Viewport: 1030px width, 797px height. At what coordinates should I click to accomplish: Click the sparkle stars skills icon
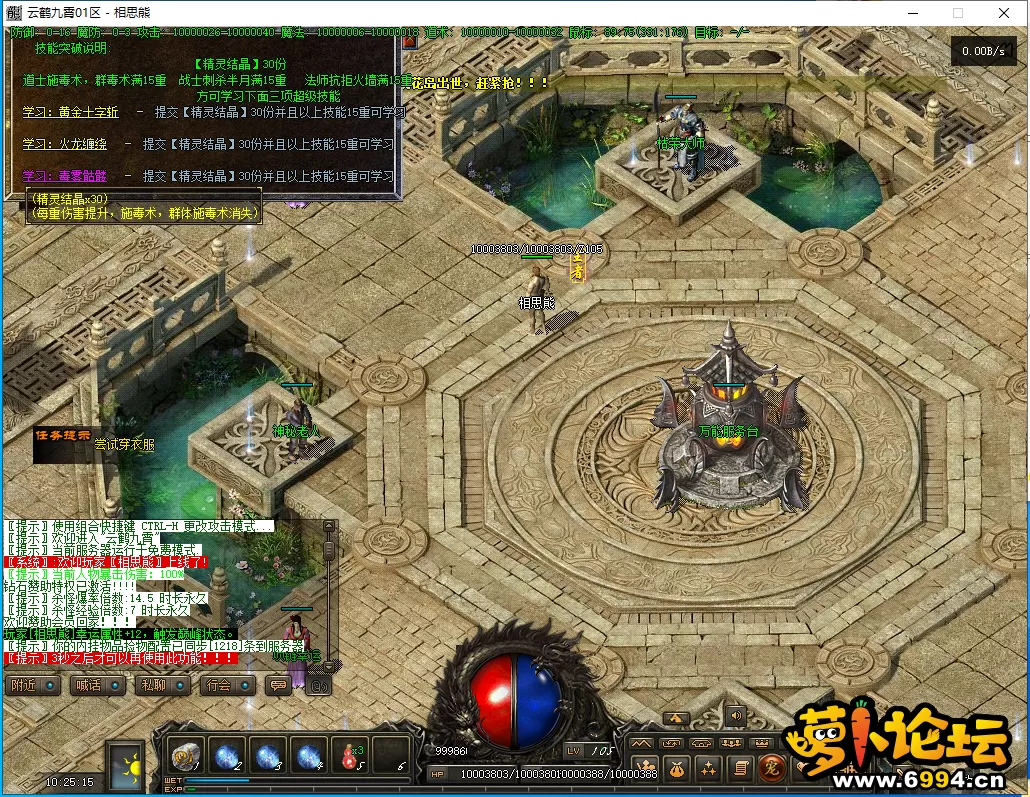click(x=708, y=768)
